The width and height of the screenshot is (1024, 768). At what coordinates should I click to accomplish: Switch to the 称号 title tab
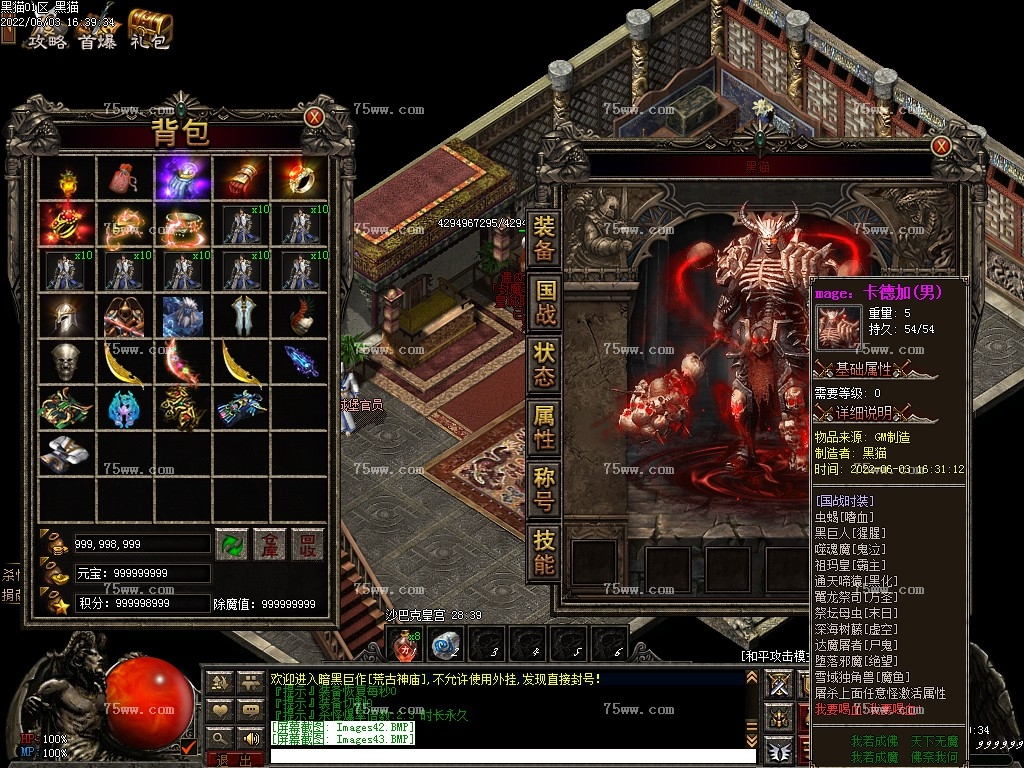point(544,488)
